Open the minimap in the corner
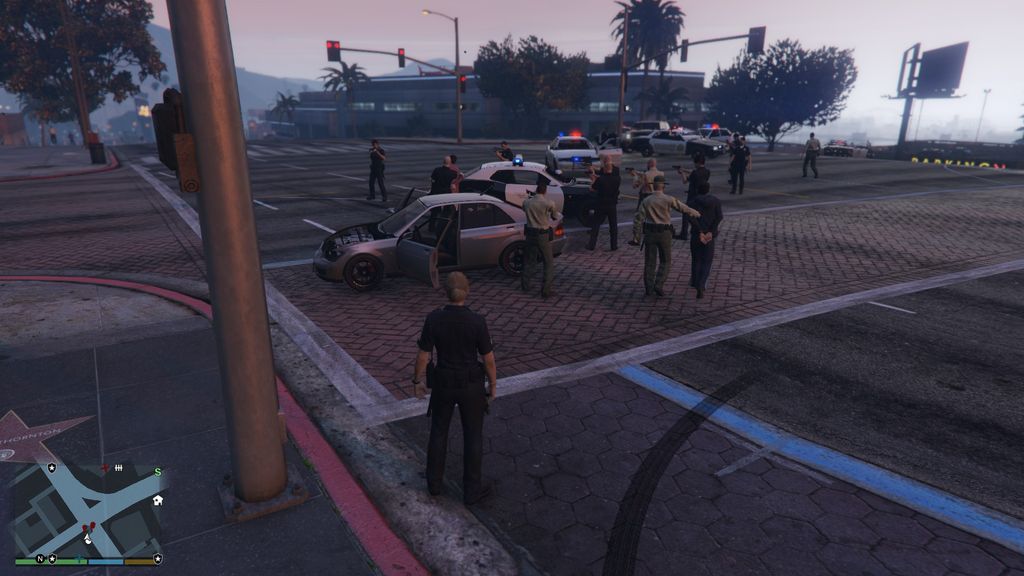This screenshot has width=1024, height=576. (87, 510)
